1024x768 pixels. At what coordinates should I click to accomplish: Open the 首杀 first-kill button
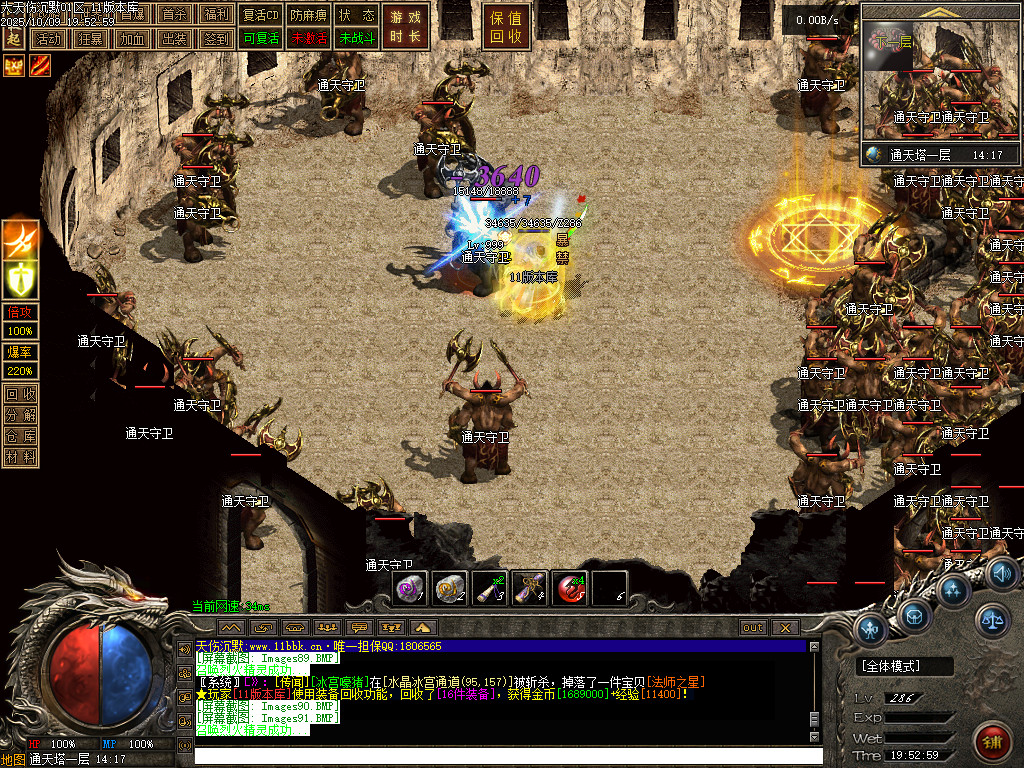tap(174, 15)
